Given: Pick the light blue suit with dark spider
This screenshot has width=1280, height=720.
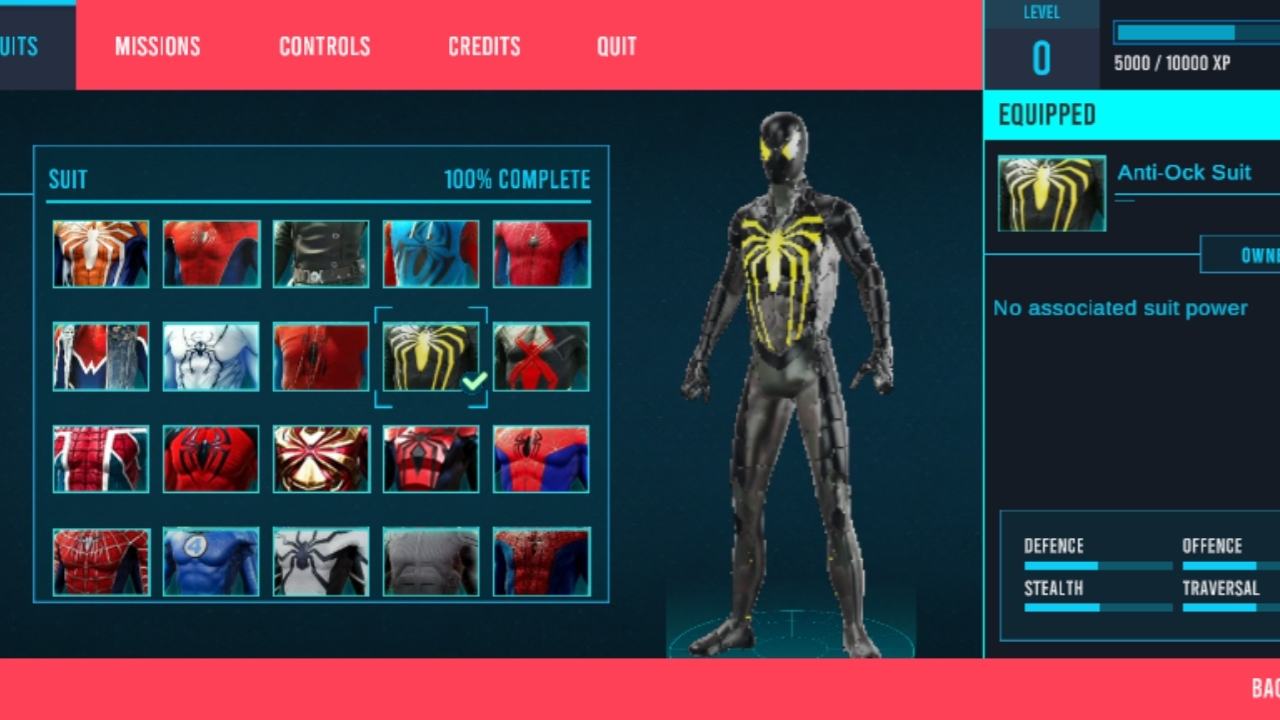Looking at the screenshot, I should (x=431, y=254).
